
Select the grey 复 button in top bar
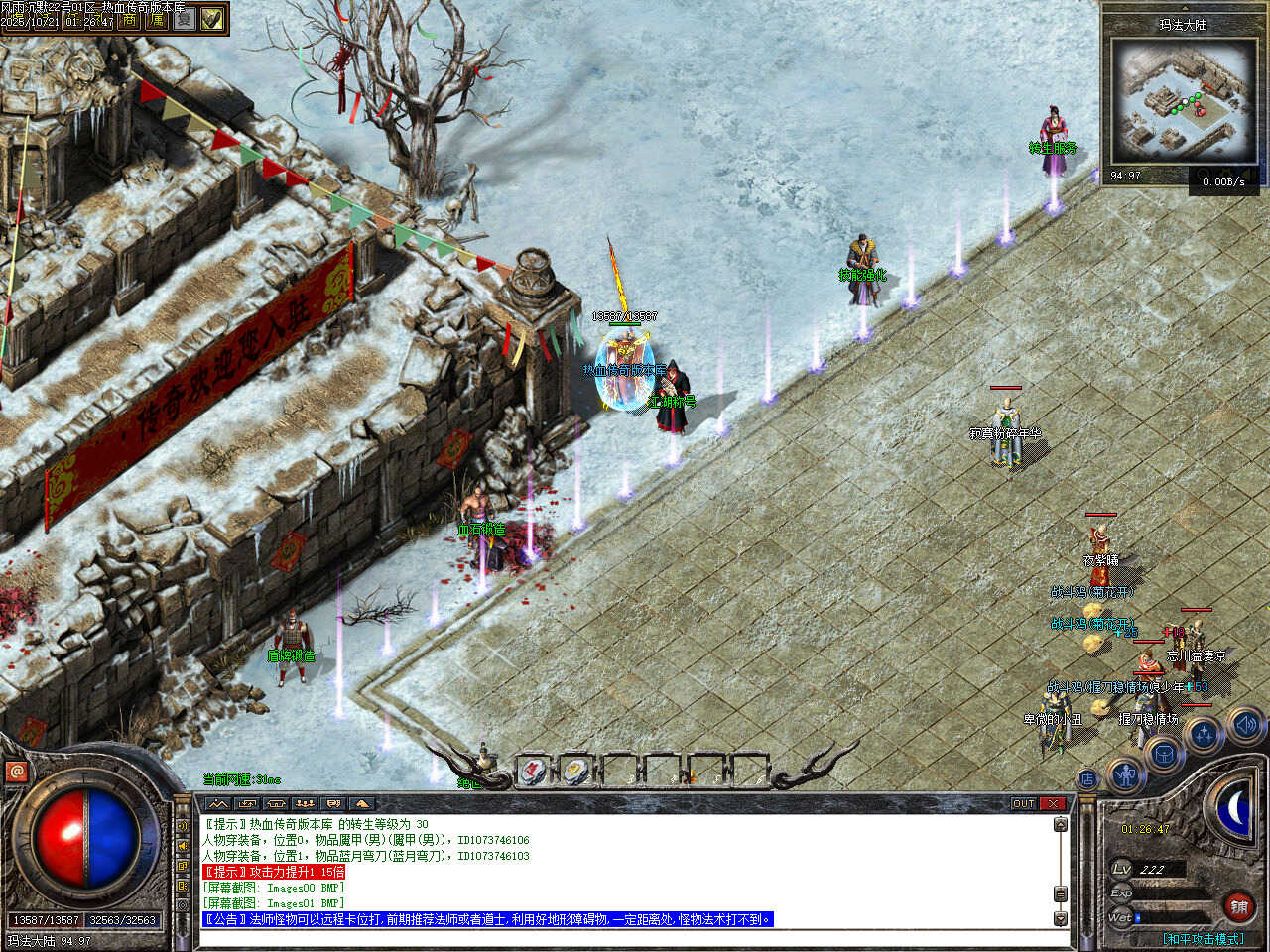[184, 20]
